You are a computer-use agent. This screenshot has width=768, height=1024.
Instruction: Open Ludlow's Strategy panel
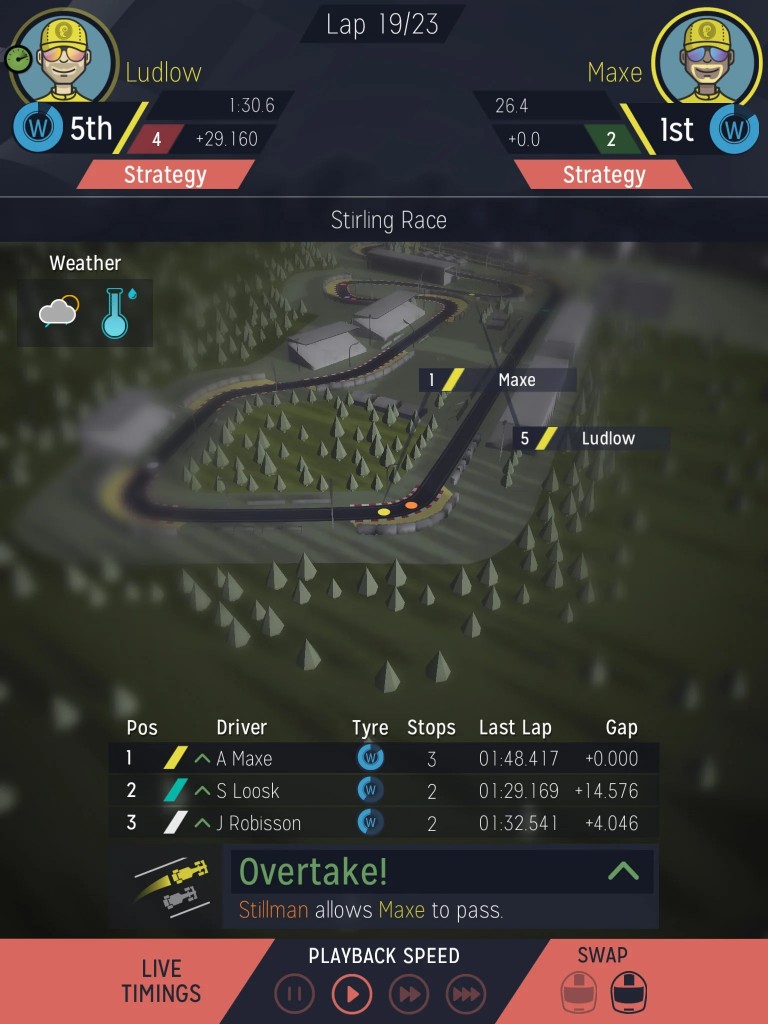click(x=165, y=175)
